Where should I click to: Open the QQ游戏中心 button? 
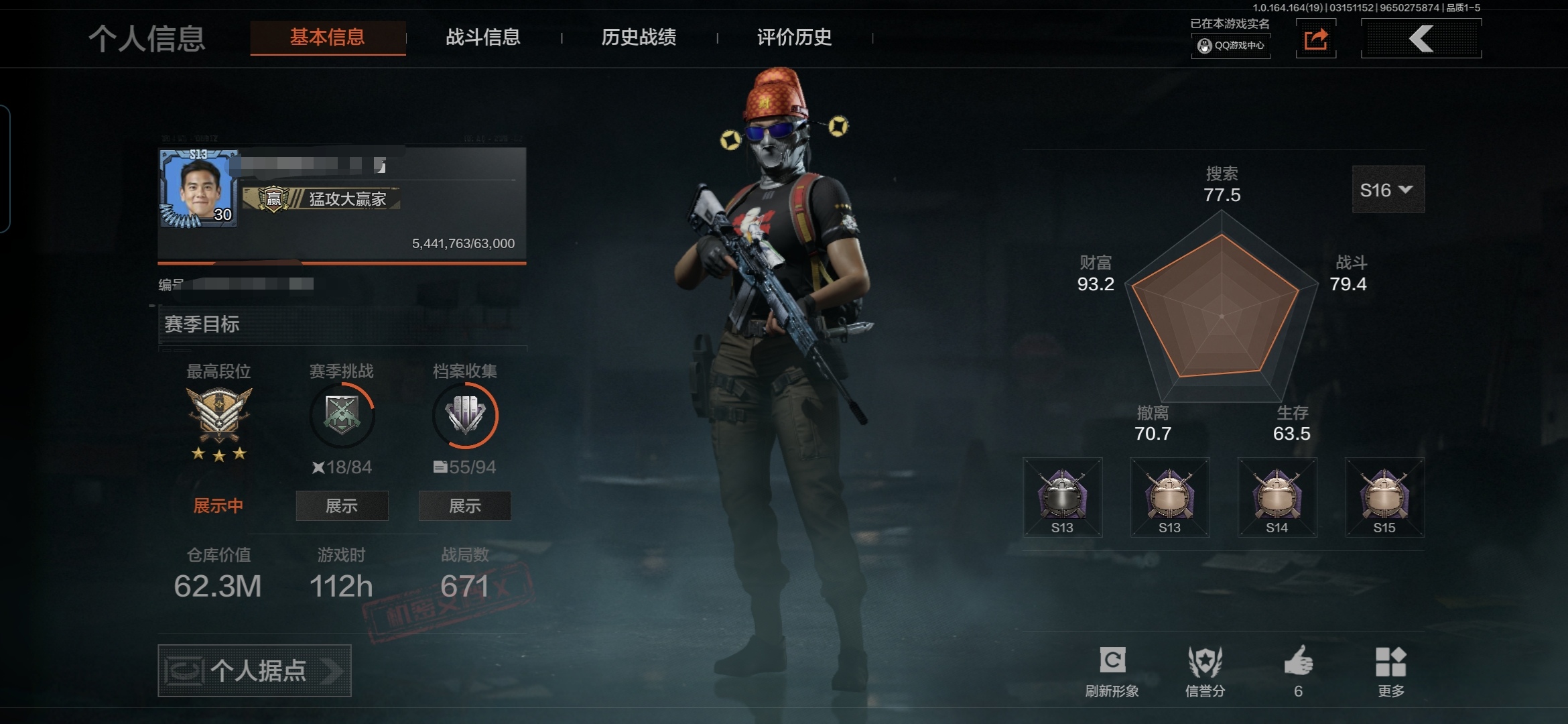coord(1231,46)
